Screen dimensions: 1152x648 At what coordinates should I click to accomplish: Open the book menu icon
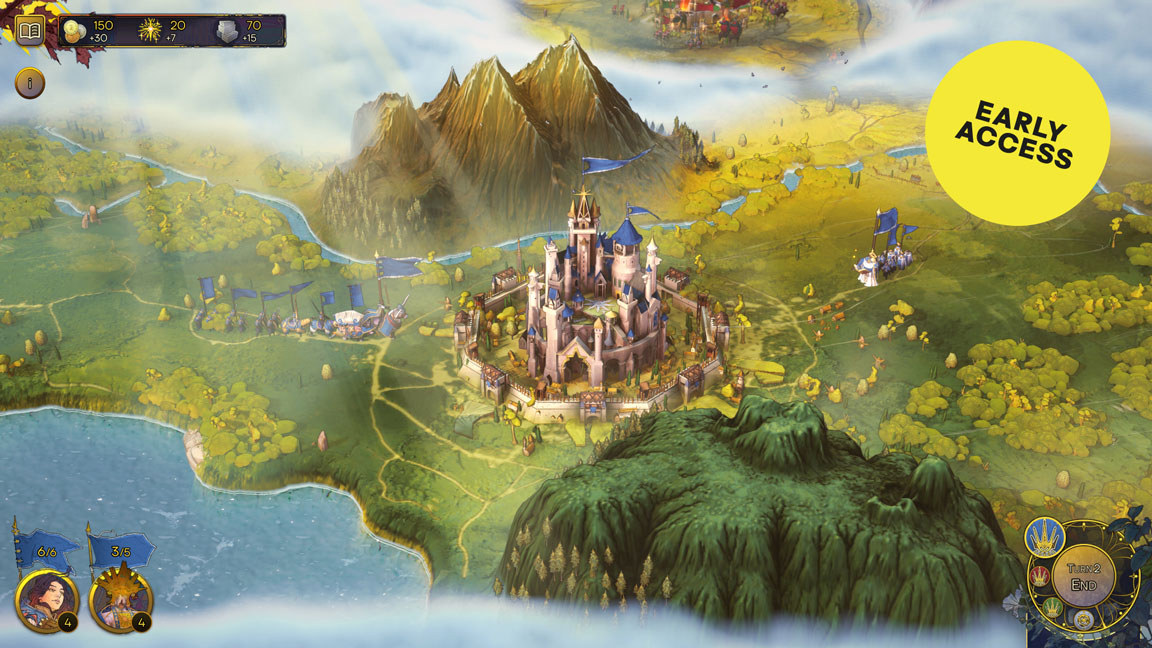pyautogui.click(x=30, y=31)
